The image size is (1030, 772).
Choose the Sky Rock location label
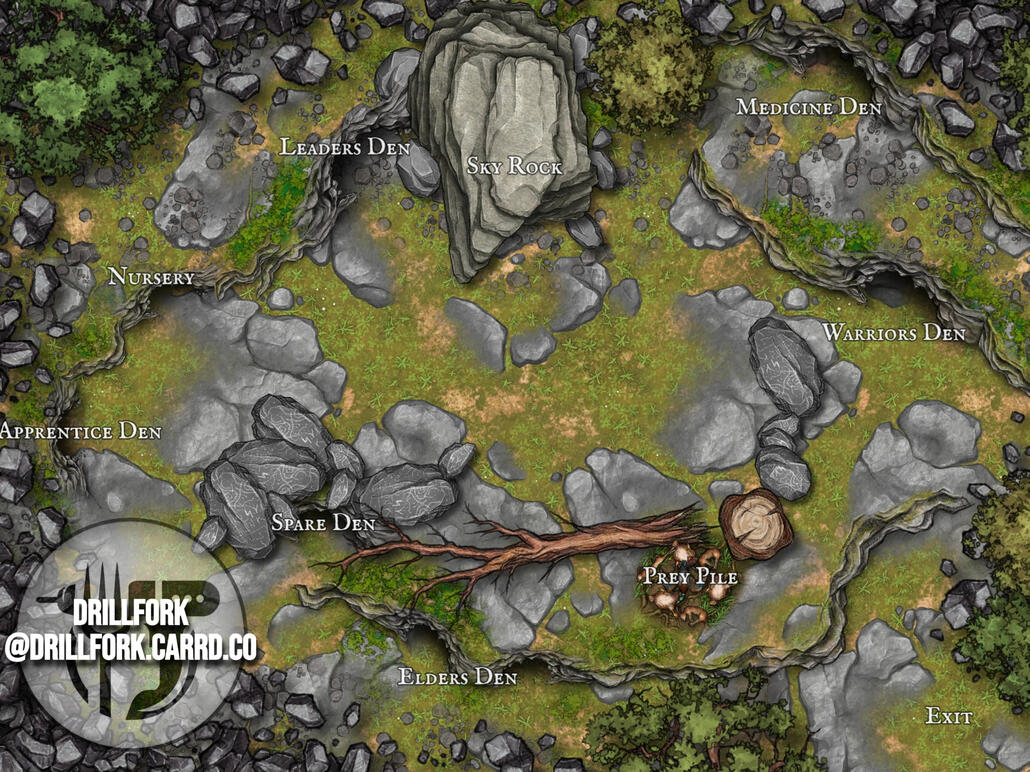514,166
